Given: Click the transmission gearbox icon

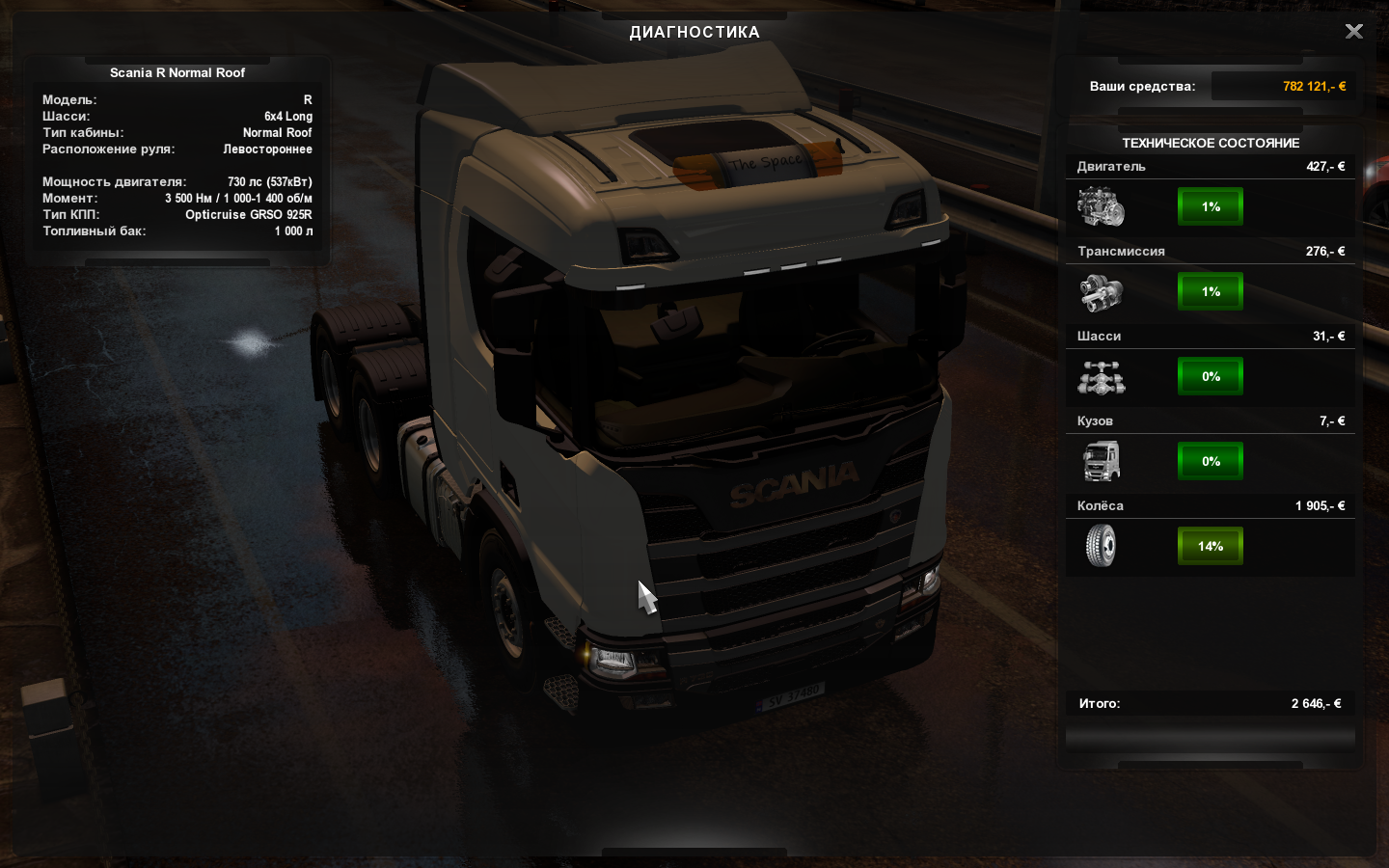Looking at the screenshot, I should [1101, 292].
